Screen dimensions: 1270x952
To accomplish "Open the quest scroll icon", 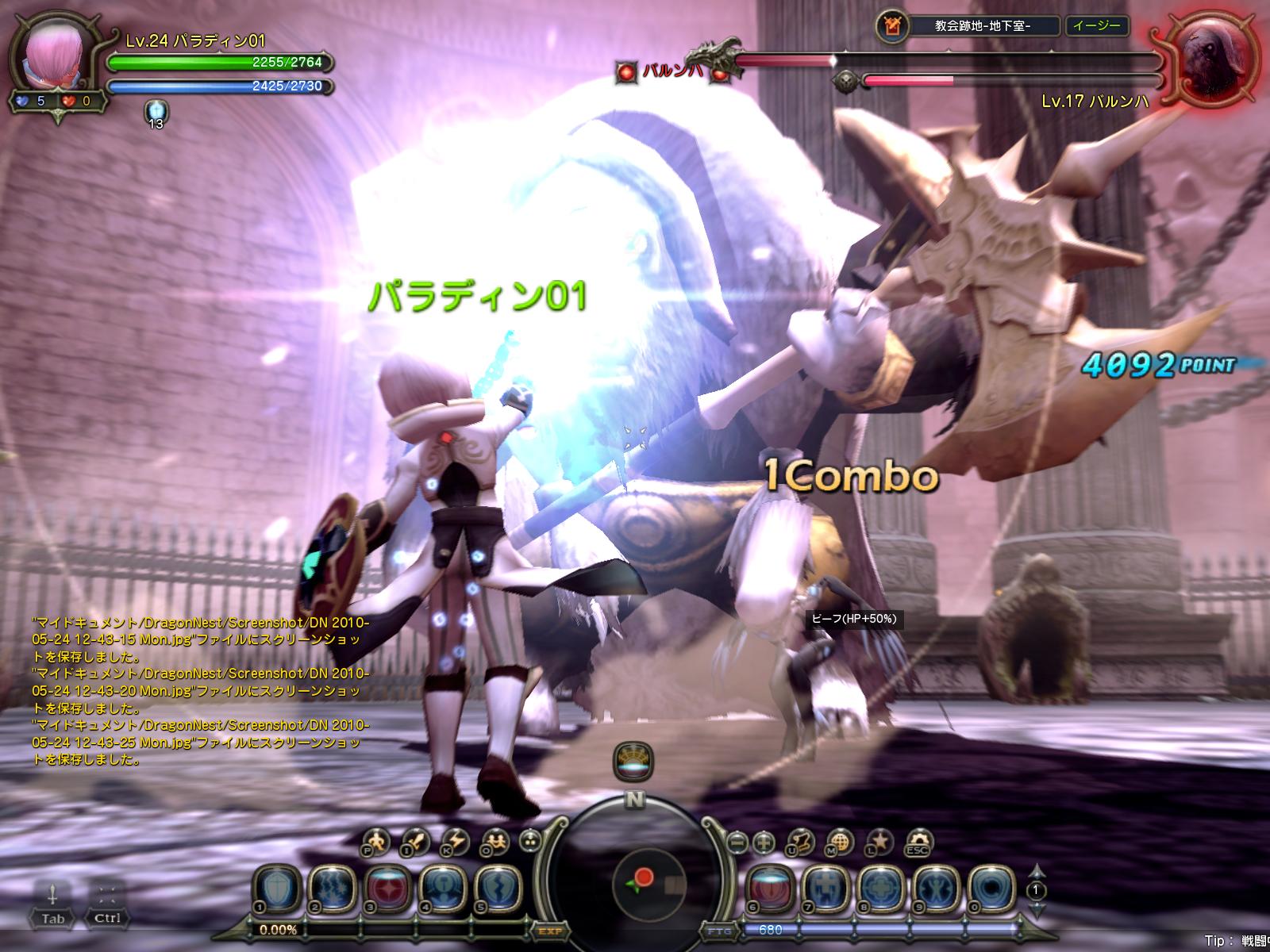I will coord(803,841).
